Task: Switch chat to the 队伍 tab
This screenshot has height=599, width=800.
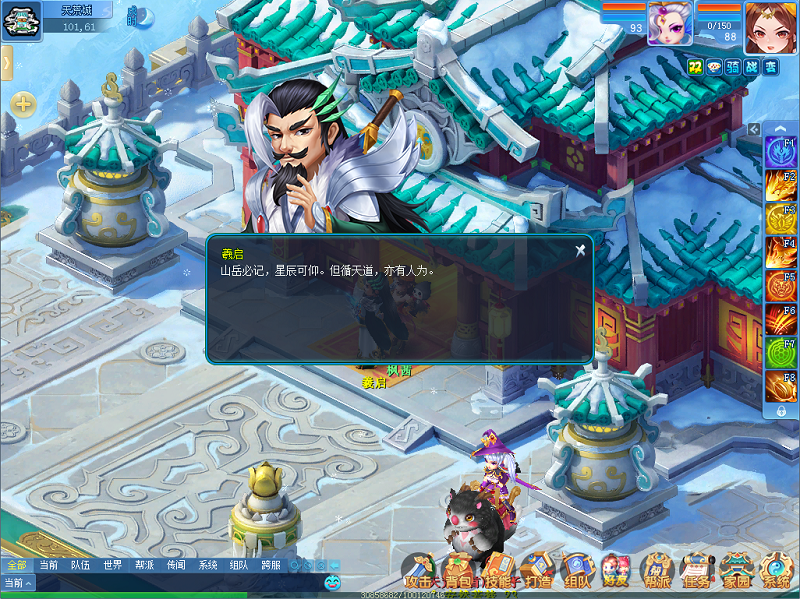Action: [x=80, y=565]
